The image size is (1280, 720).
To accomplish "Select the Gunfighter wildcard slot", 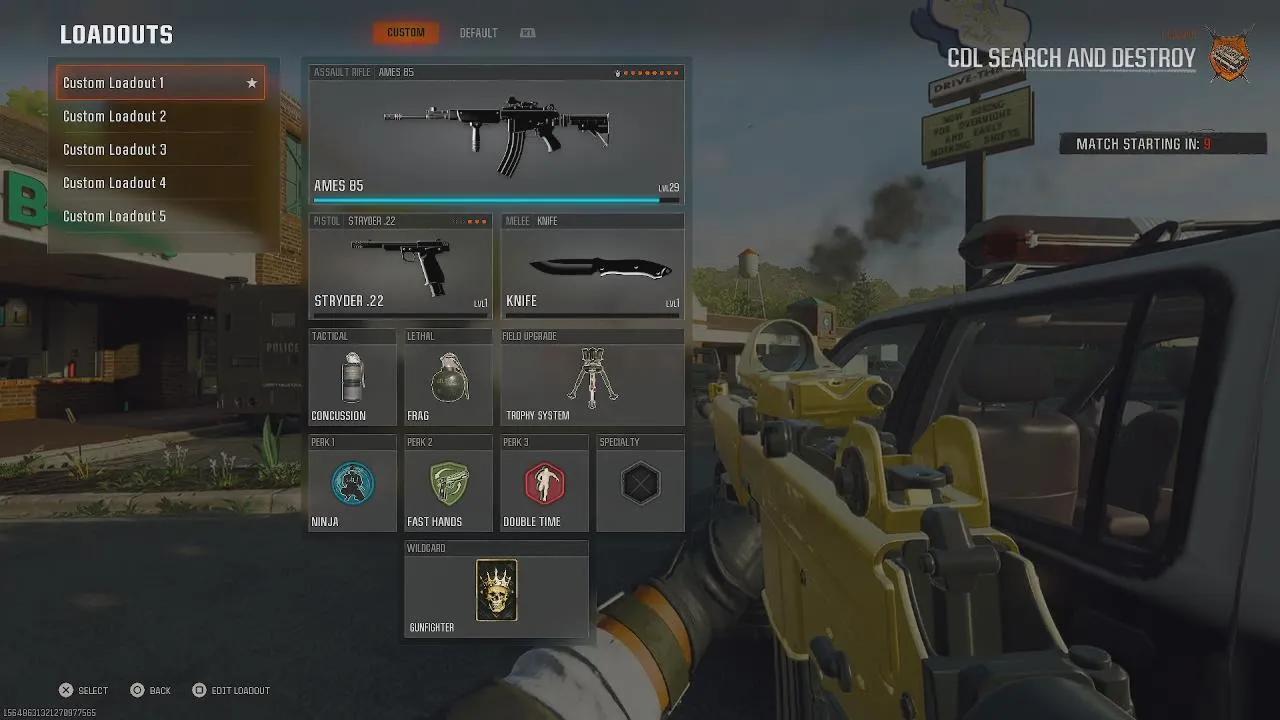I will click(x=496, y=591).
